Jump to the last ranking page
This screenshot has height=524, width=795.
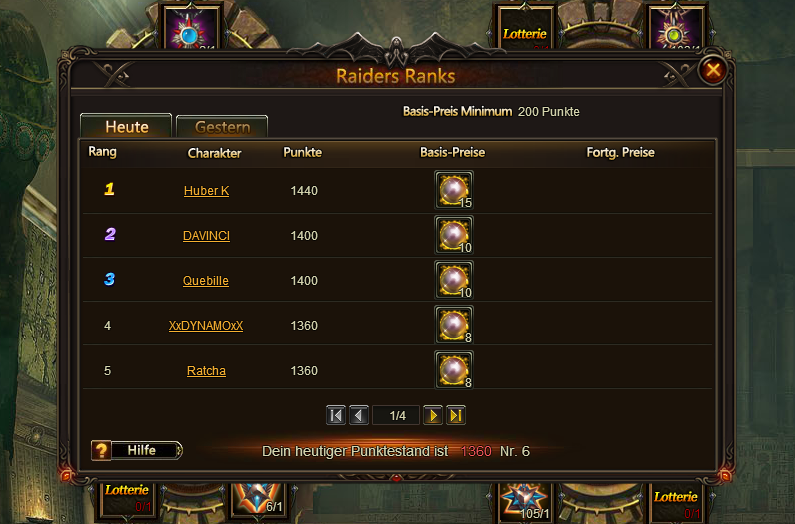click(x=456, y=415)
